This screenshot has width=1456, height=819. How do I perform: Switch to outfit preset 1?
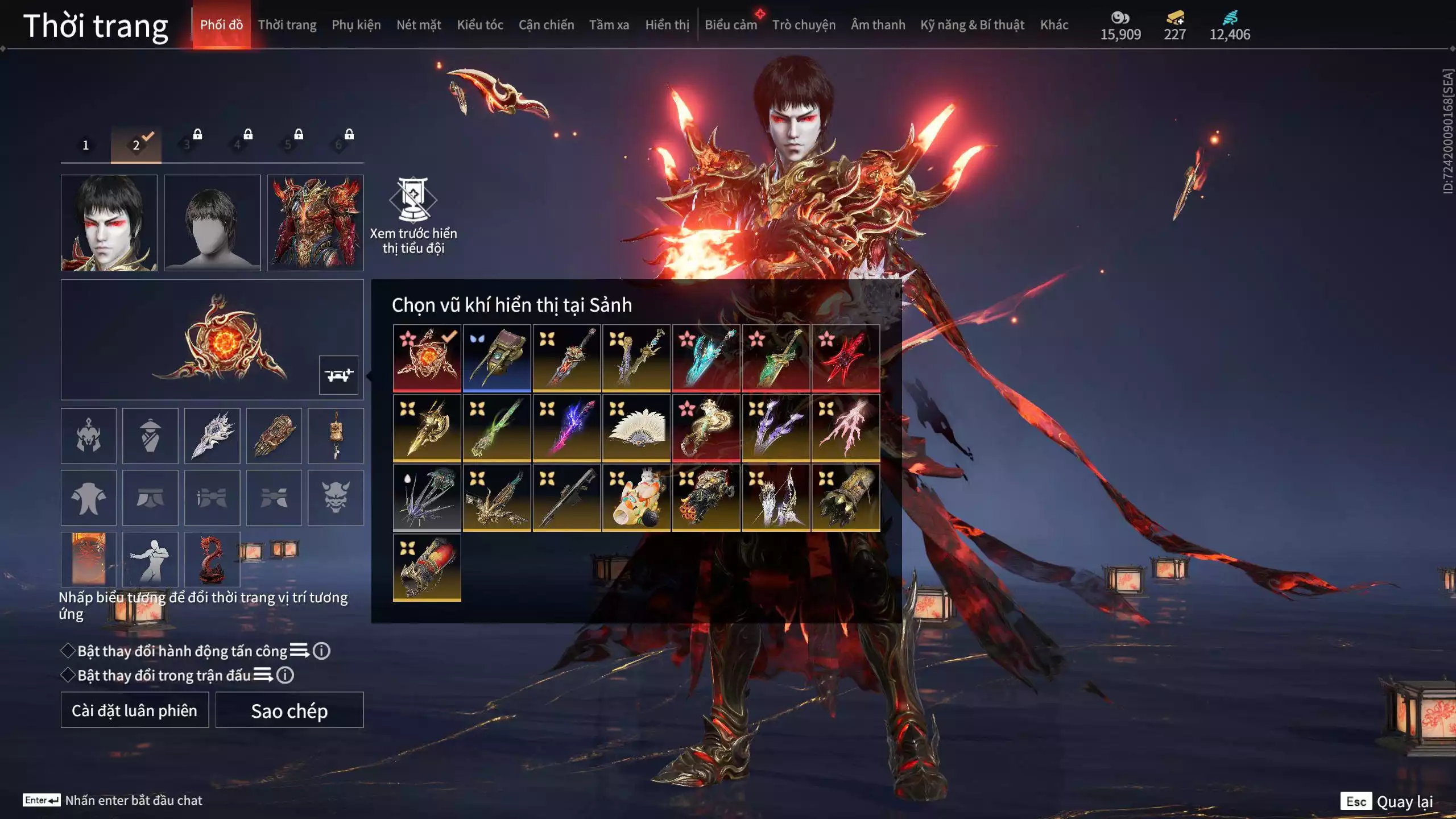(86, 145)
